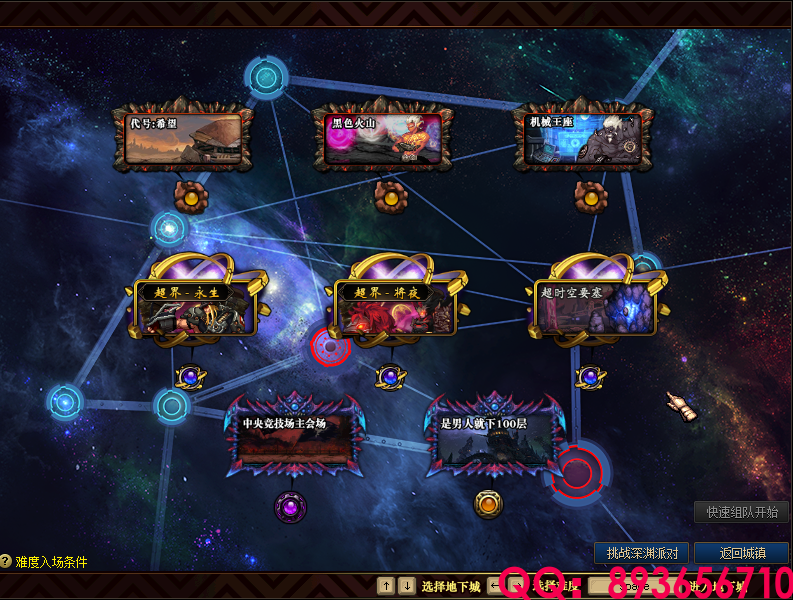Pick the 是男人就下100层 dungeon card

pyautogui.click(x=491, y=442)
